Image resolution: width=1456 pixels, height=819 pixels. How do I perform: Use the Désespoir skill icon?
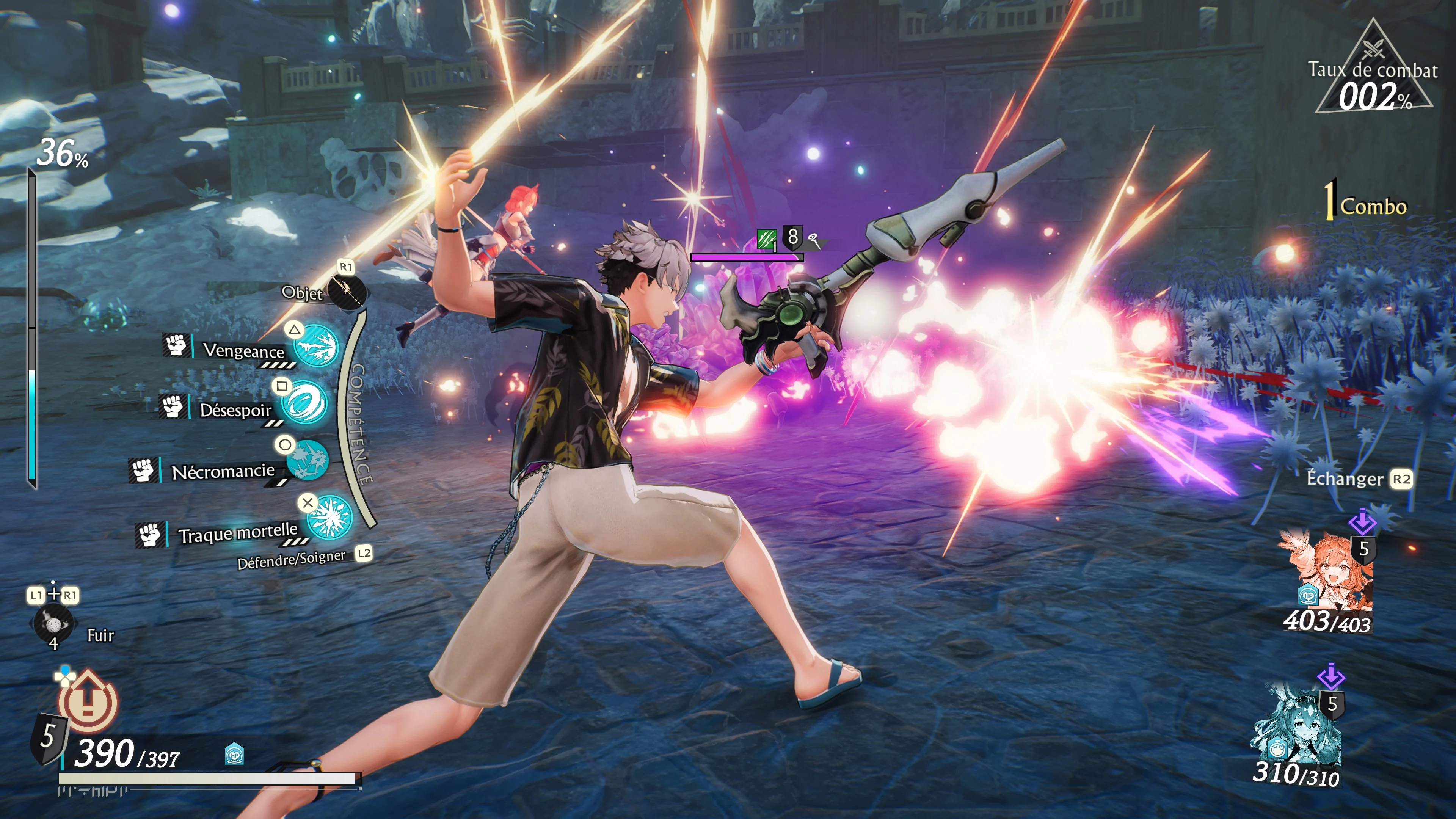(304, 402)
